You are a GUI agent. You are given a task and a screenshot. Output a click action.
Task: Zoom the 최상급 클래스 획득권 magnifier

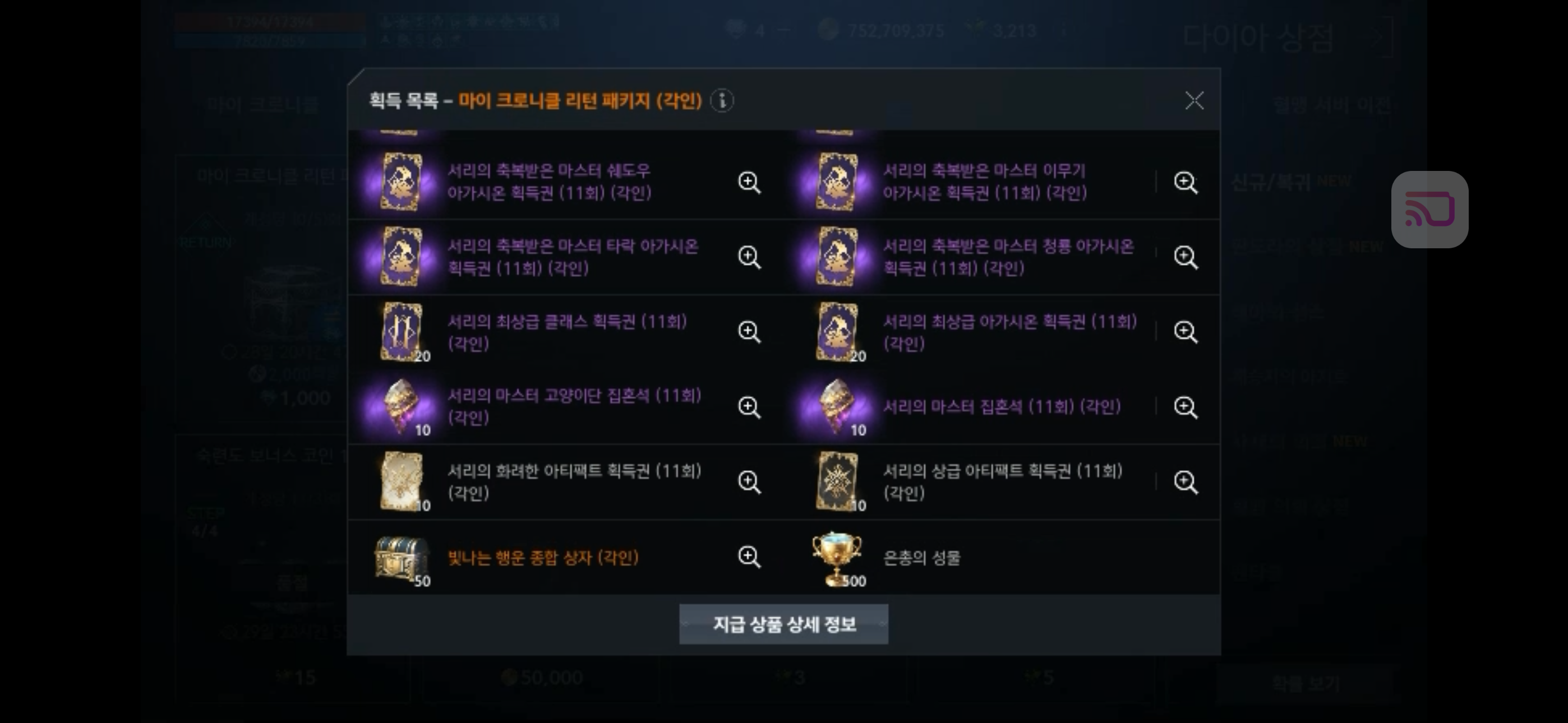tap(749, 332)
